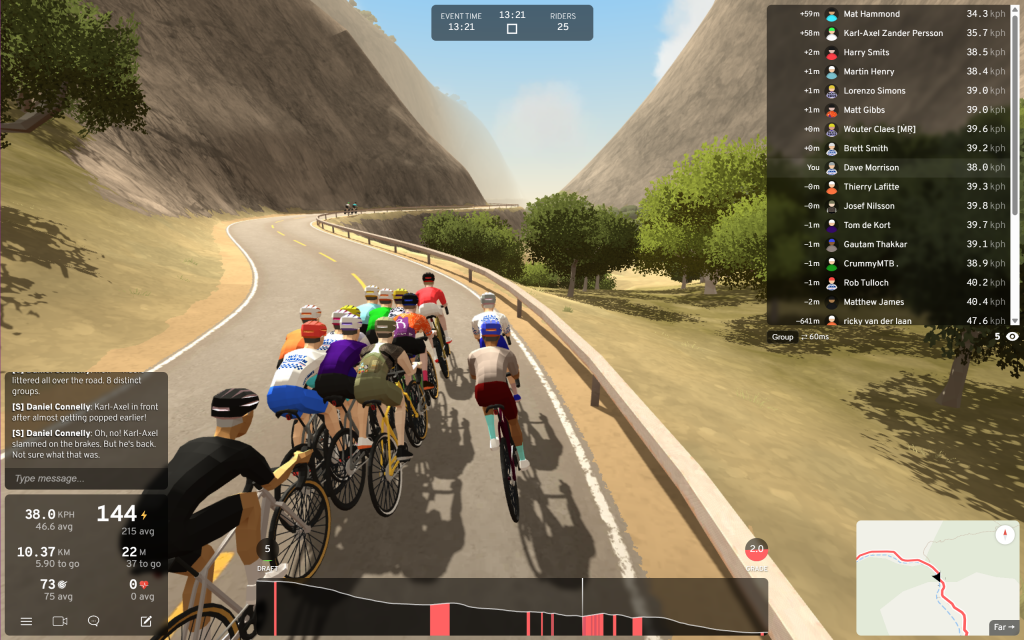Toggle the chat speech bubble icon
This screenshot has height=640, width=1024.
pyautogui.click(x=94, y=621)
